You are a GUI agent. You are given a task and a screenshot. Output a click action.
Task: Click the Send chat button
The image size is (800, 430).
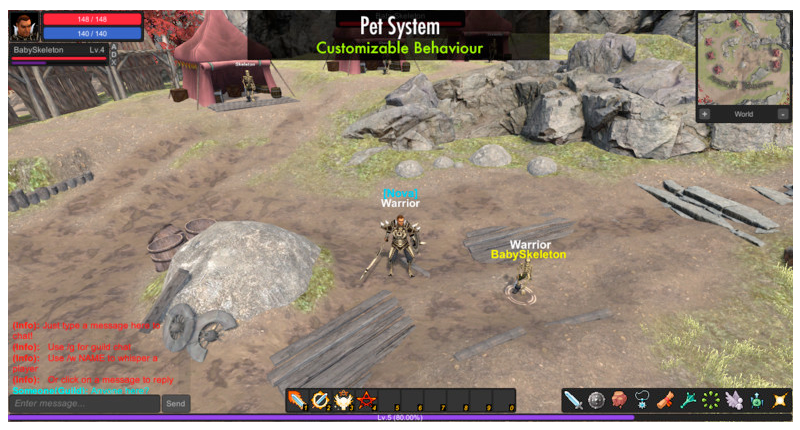175,403
